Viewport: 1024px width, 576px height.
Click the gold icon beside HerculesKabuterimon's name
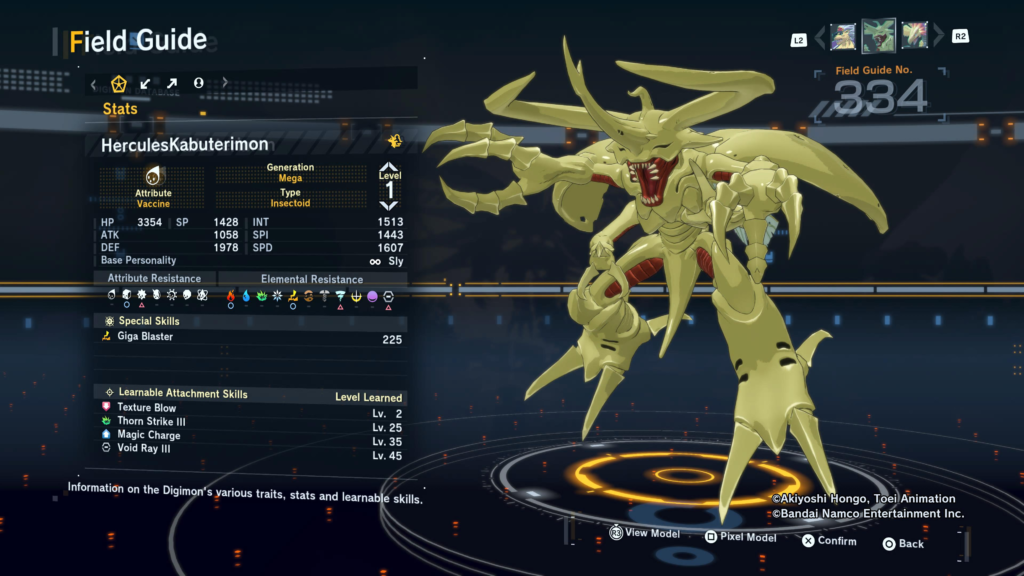click(395, 142)
